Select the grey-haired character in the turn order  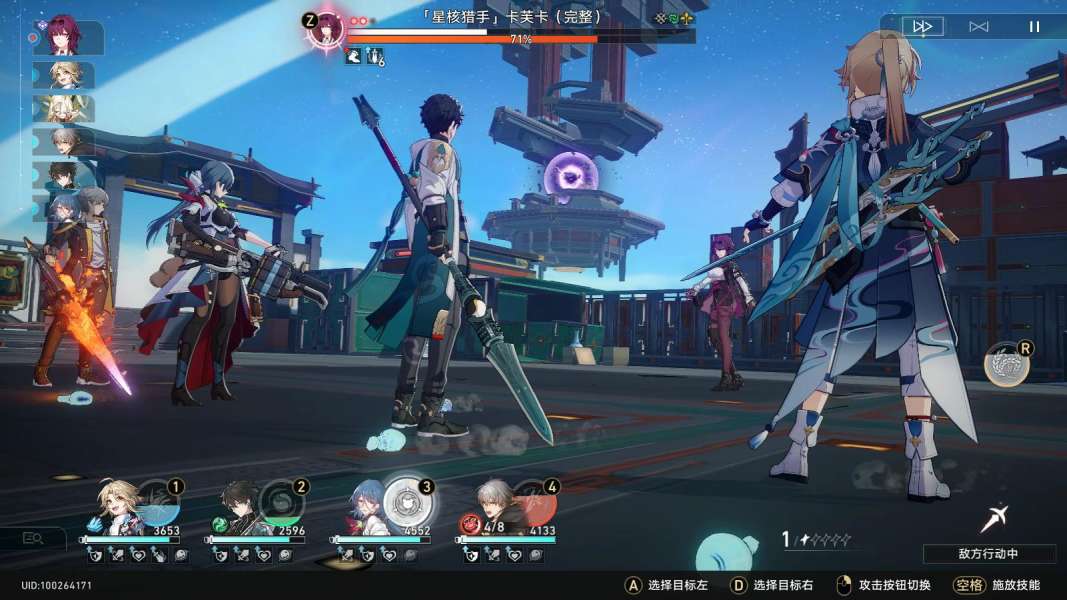pos(66,141)
